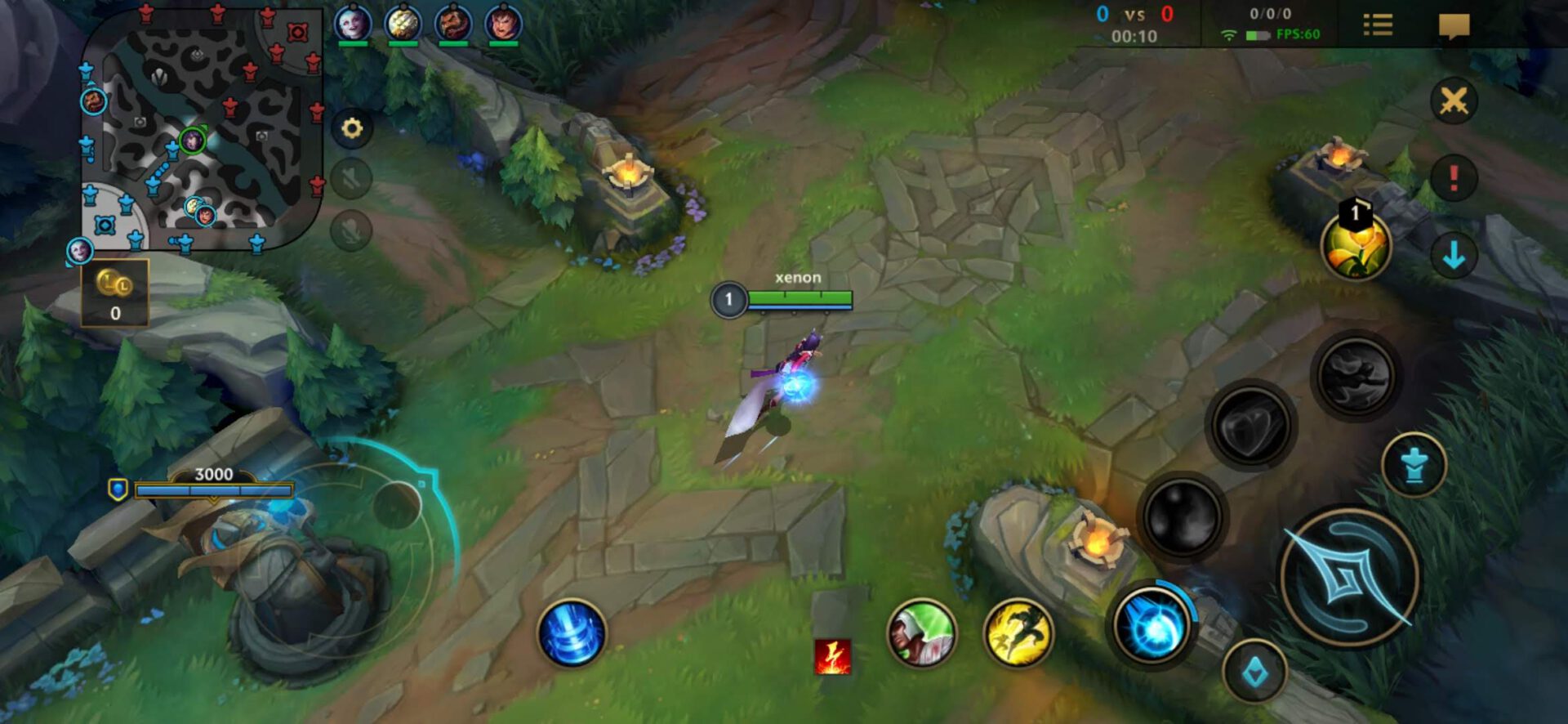Toggle voice chat microphone off
Screen dimensions: 1568x724
tap(352, 229)
